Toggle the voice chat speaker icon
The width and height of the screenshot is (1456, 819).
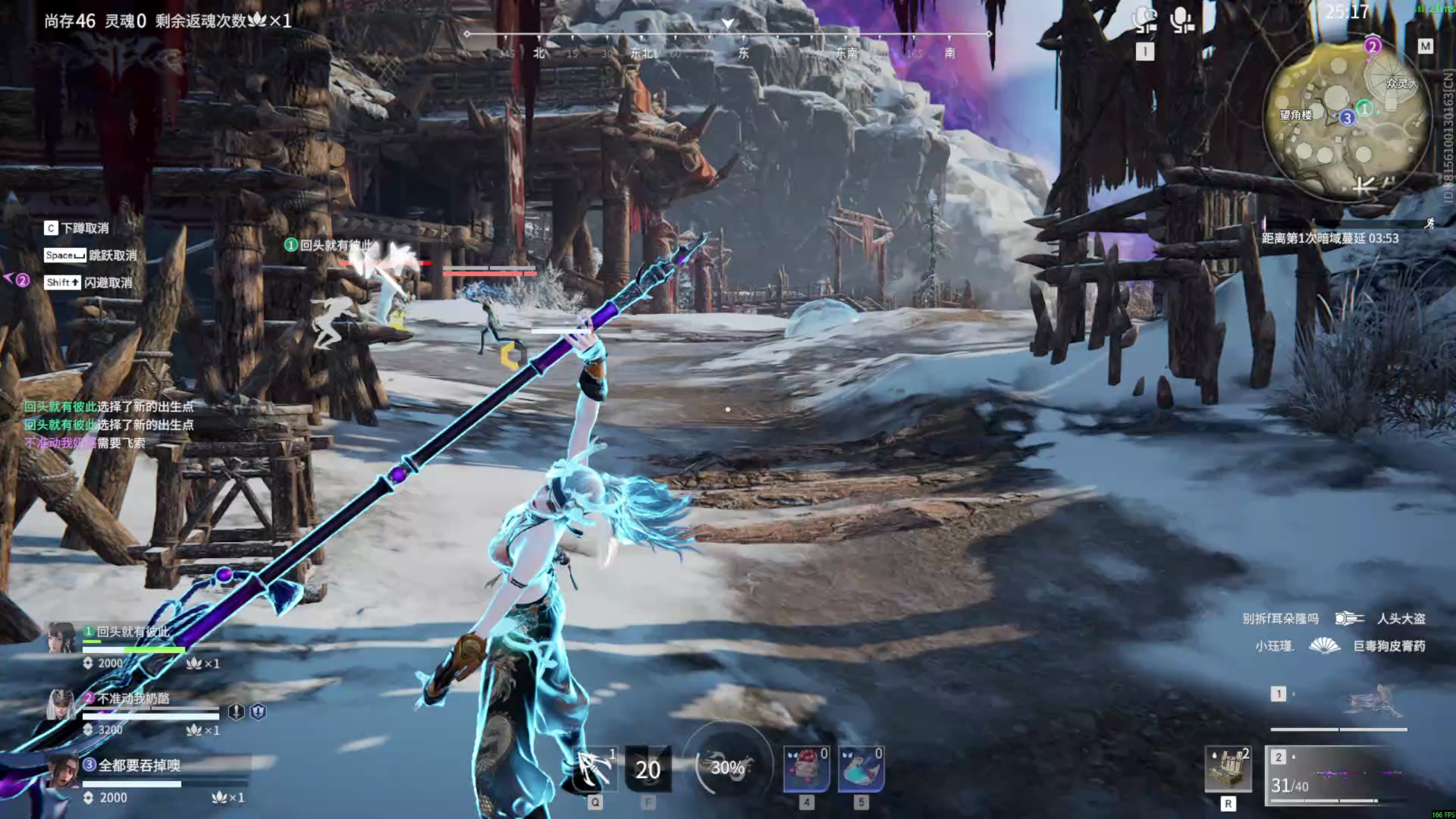click(1144, 21)
